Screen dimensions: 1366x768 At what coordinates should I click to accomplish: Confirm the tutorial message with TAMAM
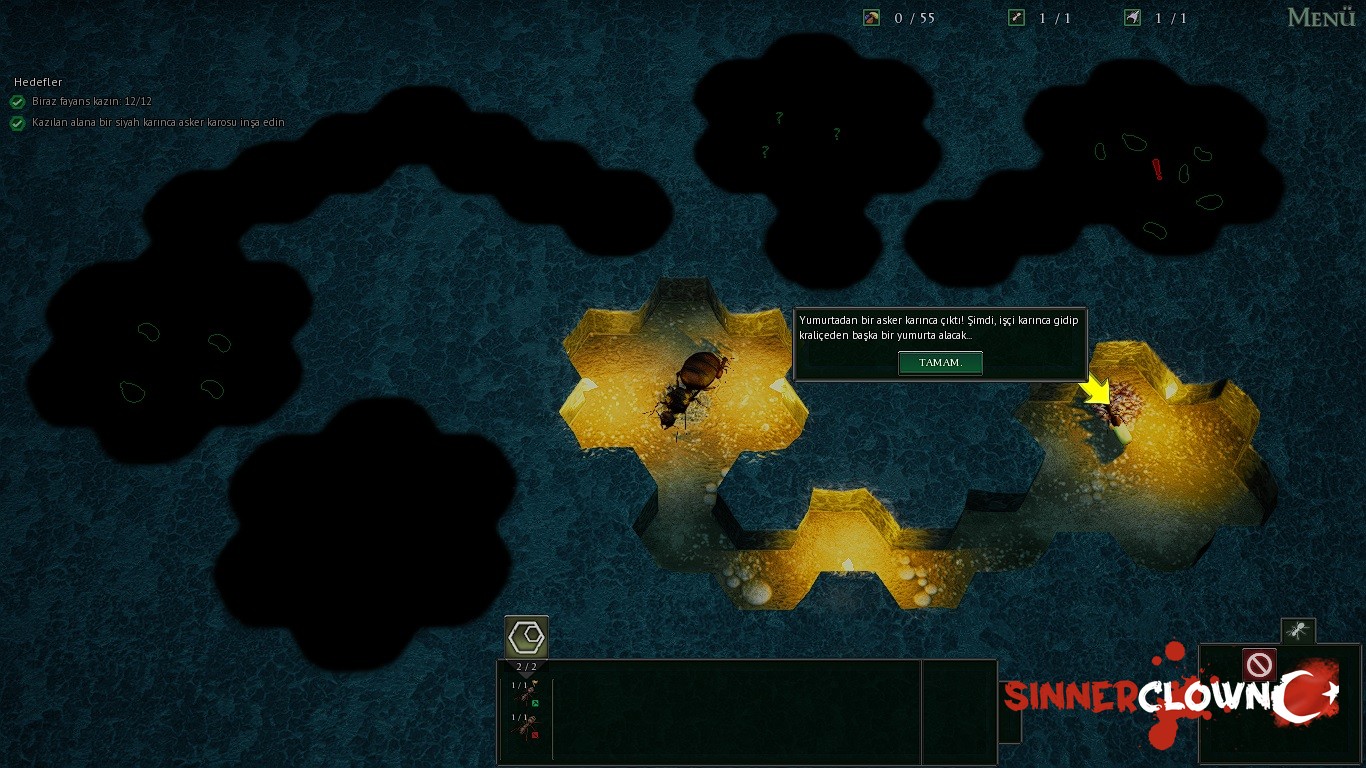[940, 363]
